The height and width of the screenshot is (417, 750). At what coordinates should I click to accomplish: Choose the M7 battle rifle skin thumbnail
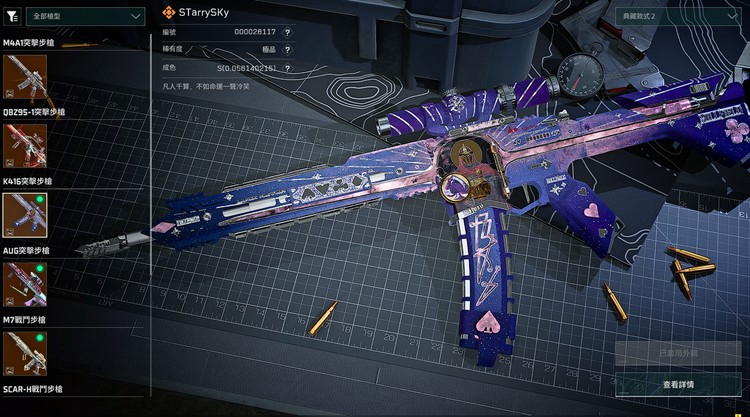click(x=25, y=351)
